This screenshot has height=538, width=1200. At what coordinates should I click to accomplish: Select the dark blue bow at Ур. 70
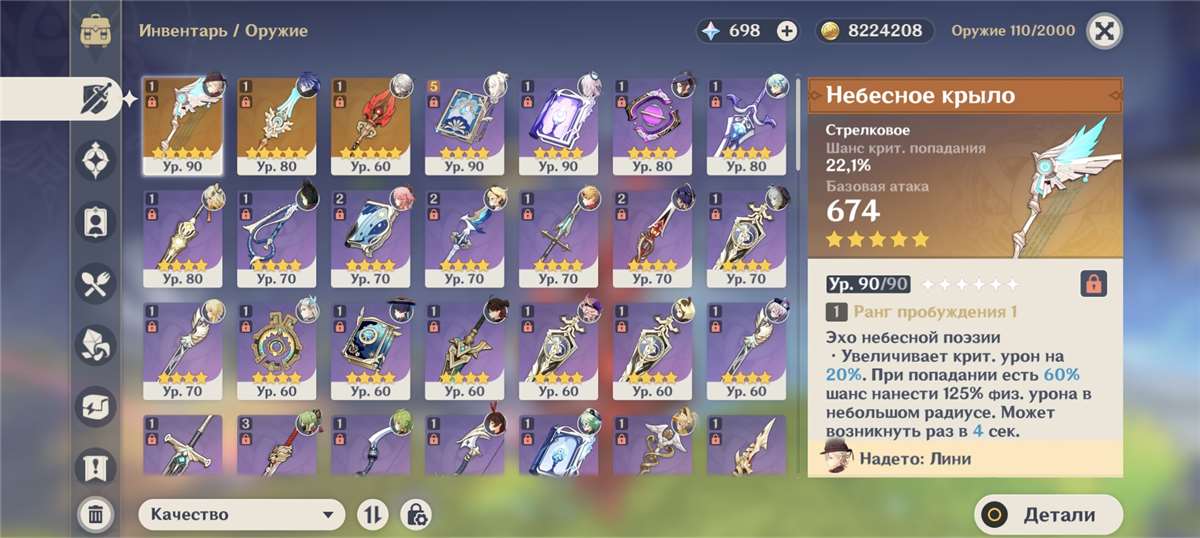coord(277,237)
